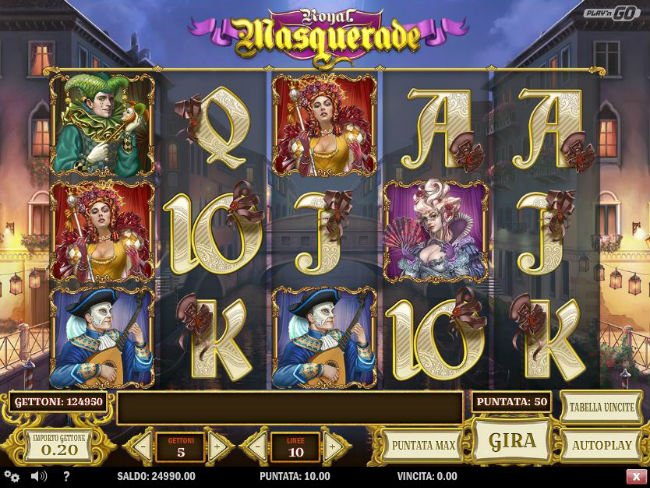Decrease the GETTONI coin count
Screen dimensions: 650x488
click(144, 445)
